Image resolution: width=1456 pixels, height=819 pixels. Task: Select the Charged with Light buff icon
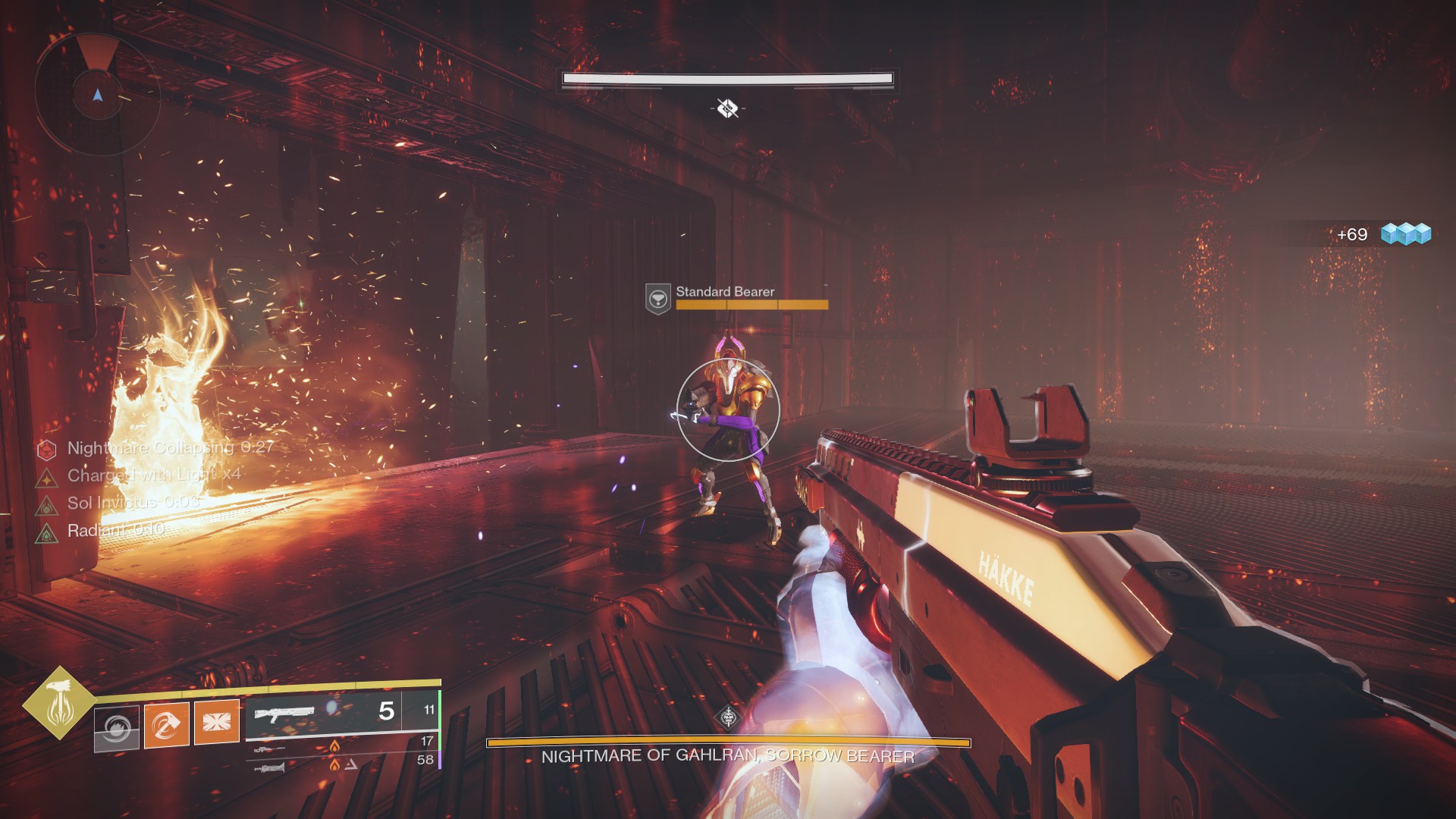point(47,477)
